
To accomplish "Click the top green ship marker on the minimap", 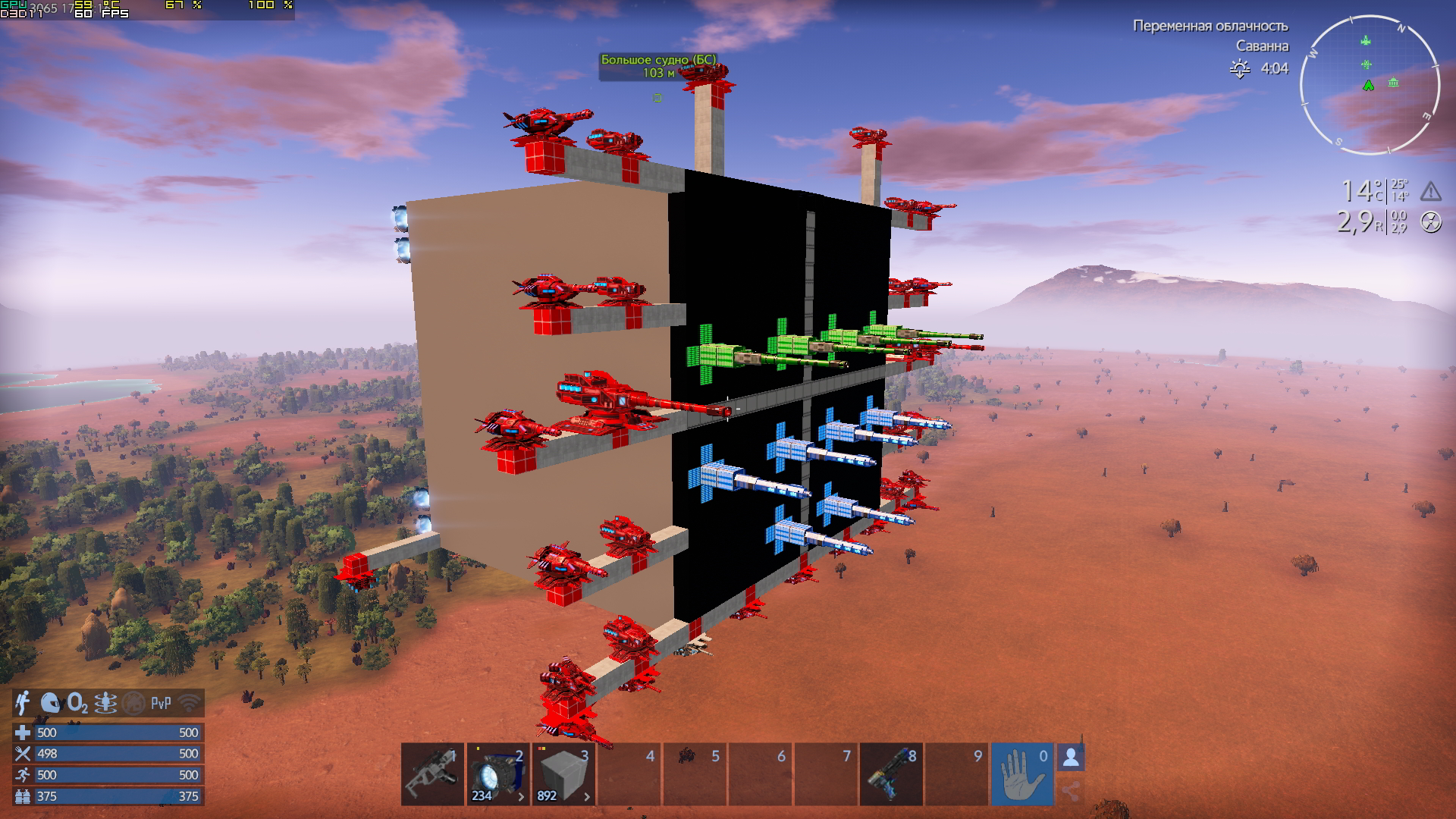I will click(x=1366, y=41).
